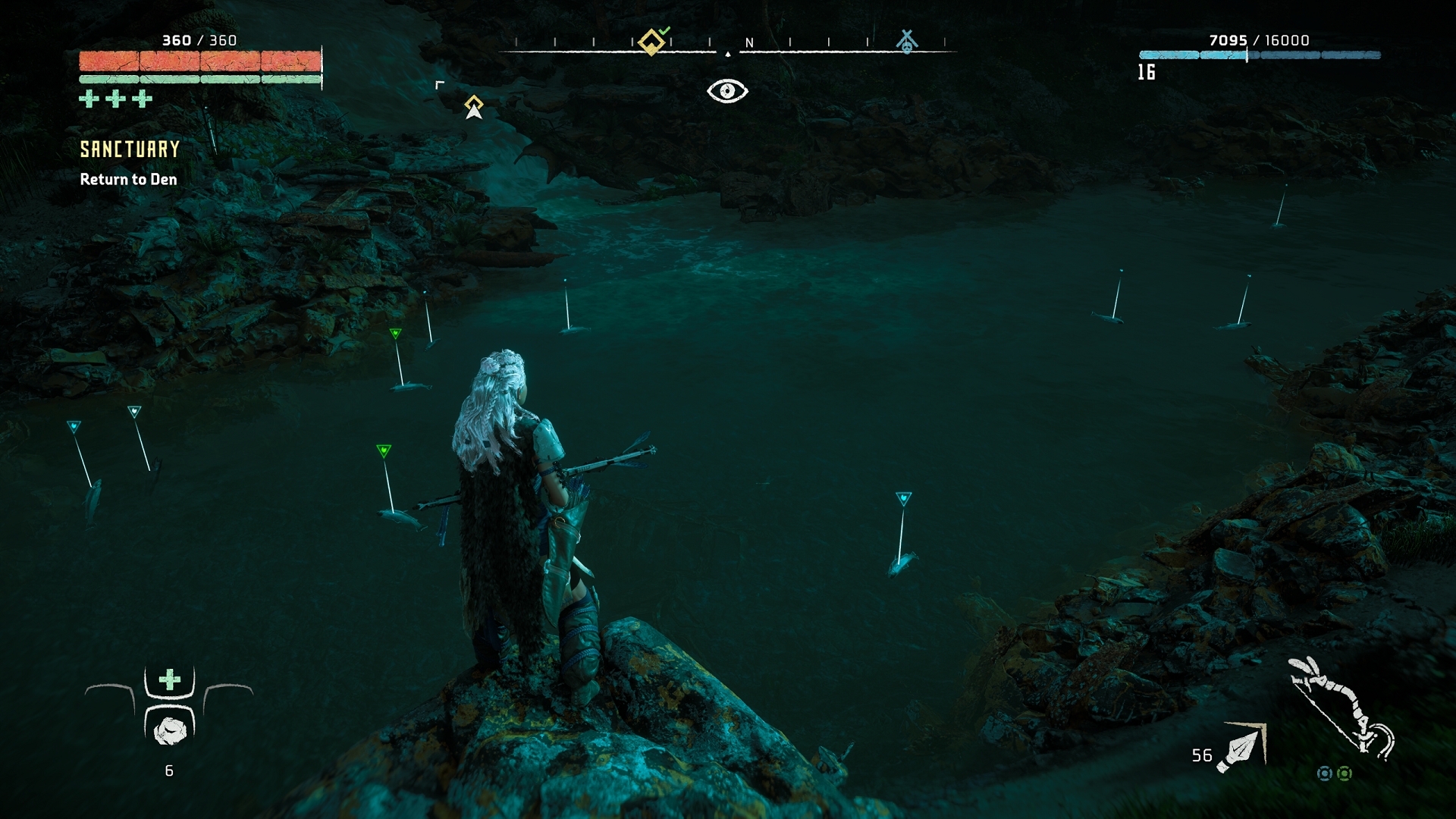Choose the equipped bow weapon icon
Screen dimensions: 1456x819
coord(1341,708)
